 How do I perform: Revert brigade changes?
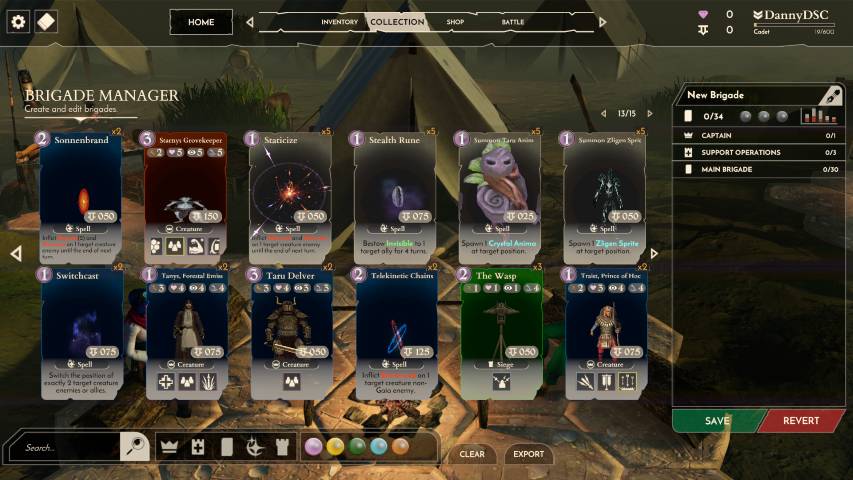click(801, 421)
